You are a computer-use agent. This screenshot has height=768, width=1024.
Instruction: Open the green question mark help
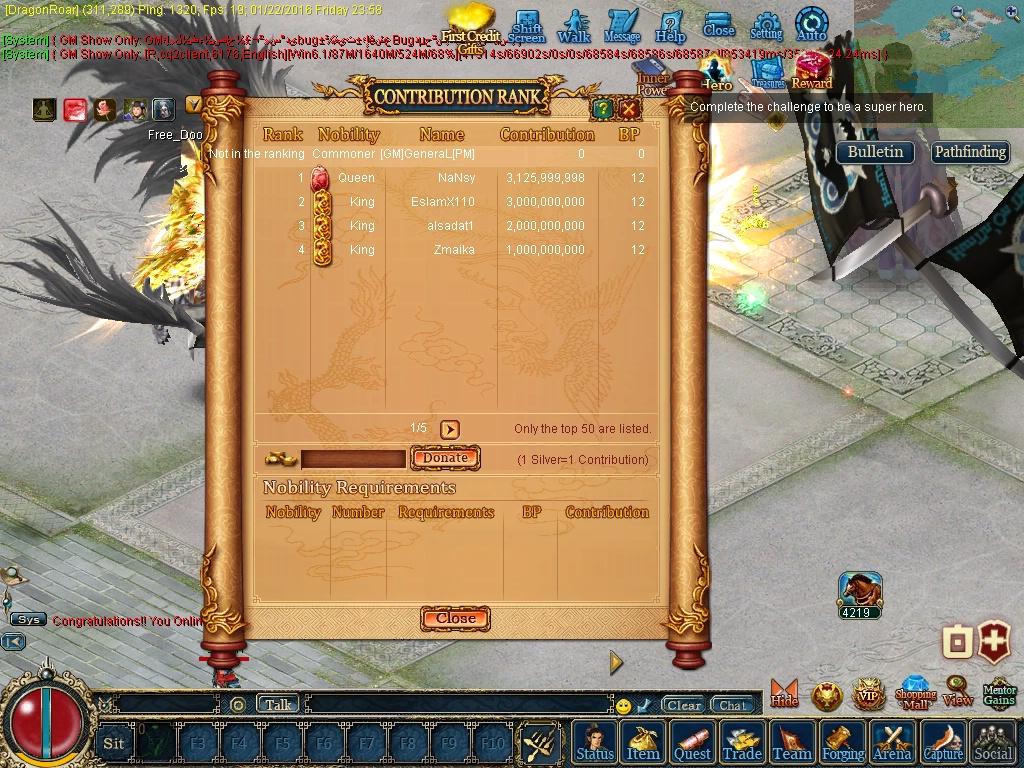pos(602,109)
